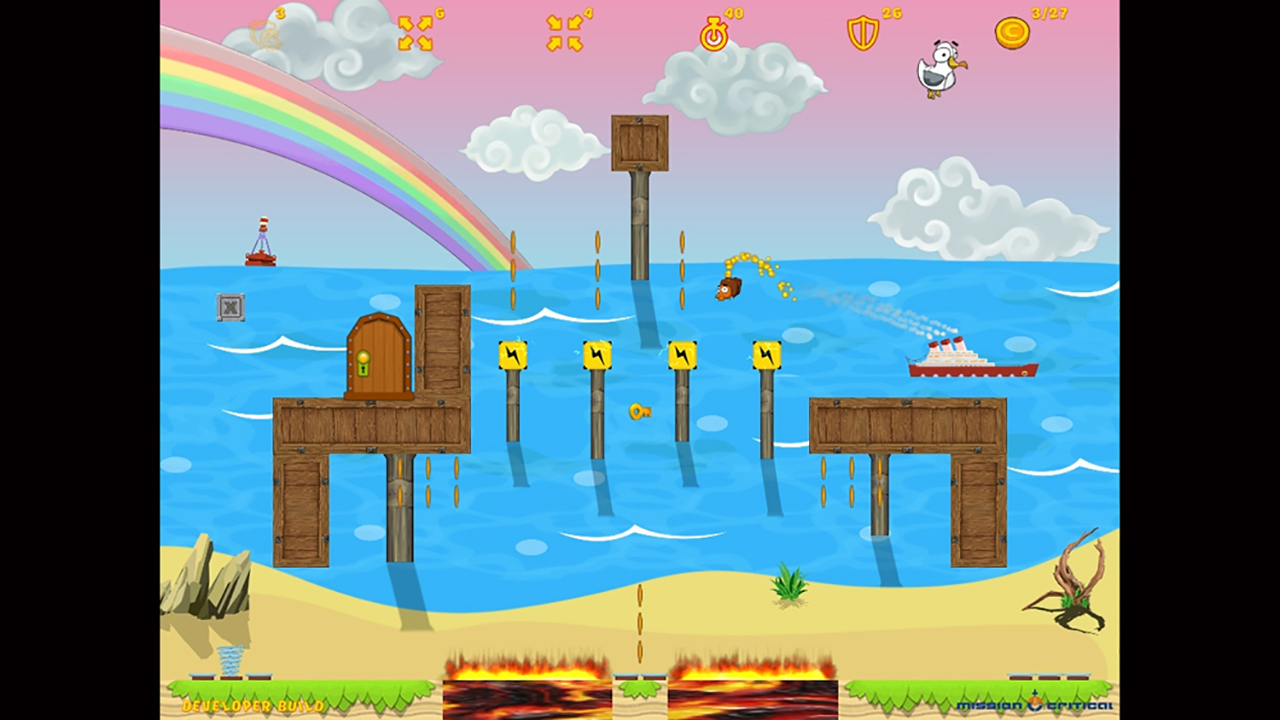The width and height of the screenshot is (1280, 720).
Task: Open the crate atop the tall pillar
Action: point(639,142)
